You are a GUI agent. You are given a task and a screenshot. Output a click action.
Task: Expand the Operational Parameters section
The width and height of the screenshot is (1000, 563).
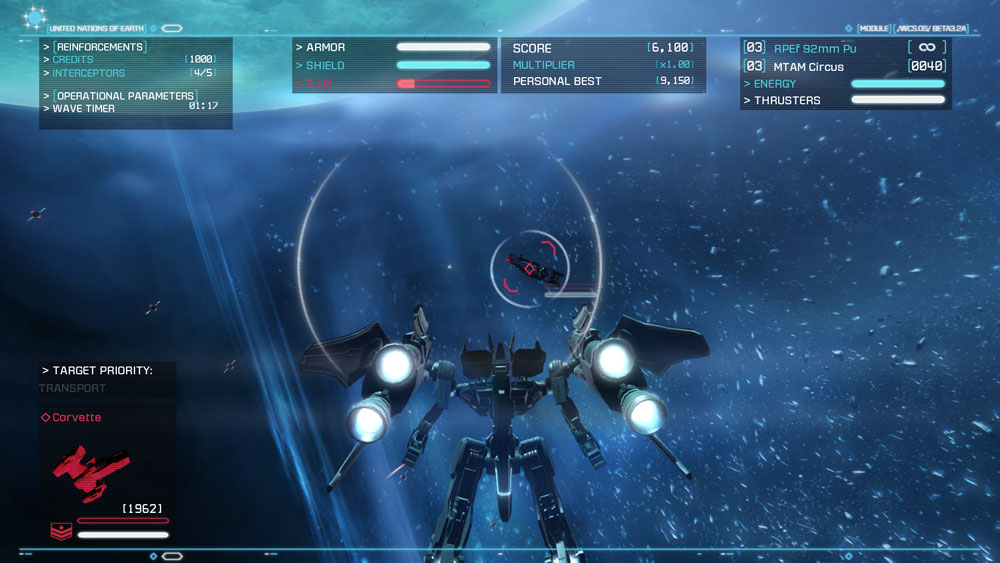[124, 96]
